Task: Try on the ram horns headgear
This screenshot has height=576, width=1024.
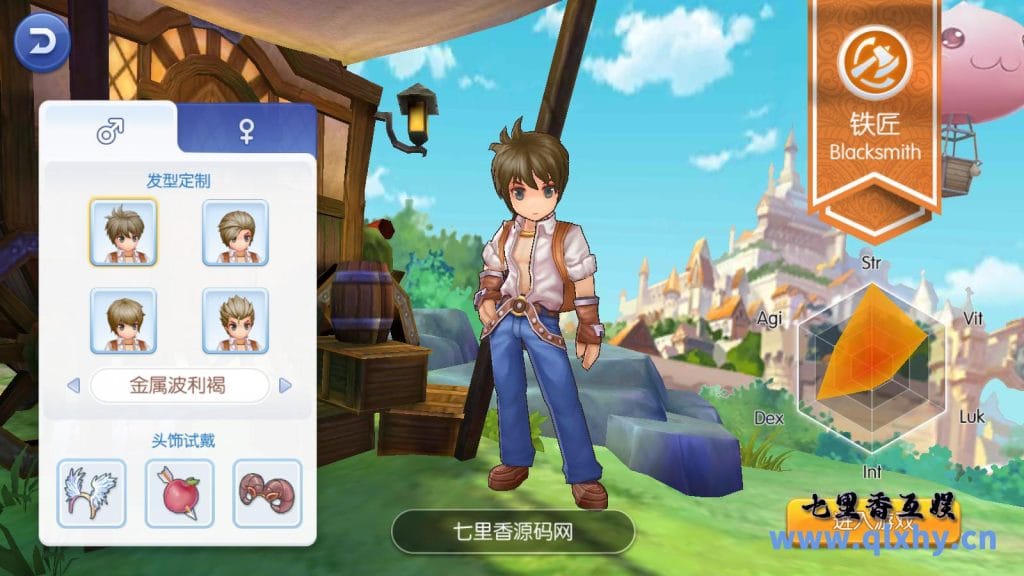Action: [x=267, y=493]
